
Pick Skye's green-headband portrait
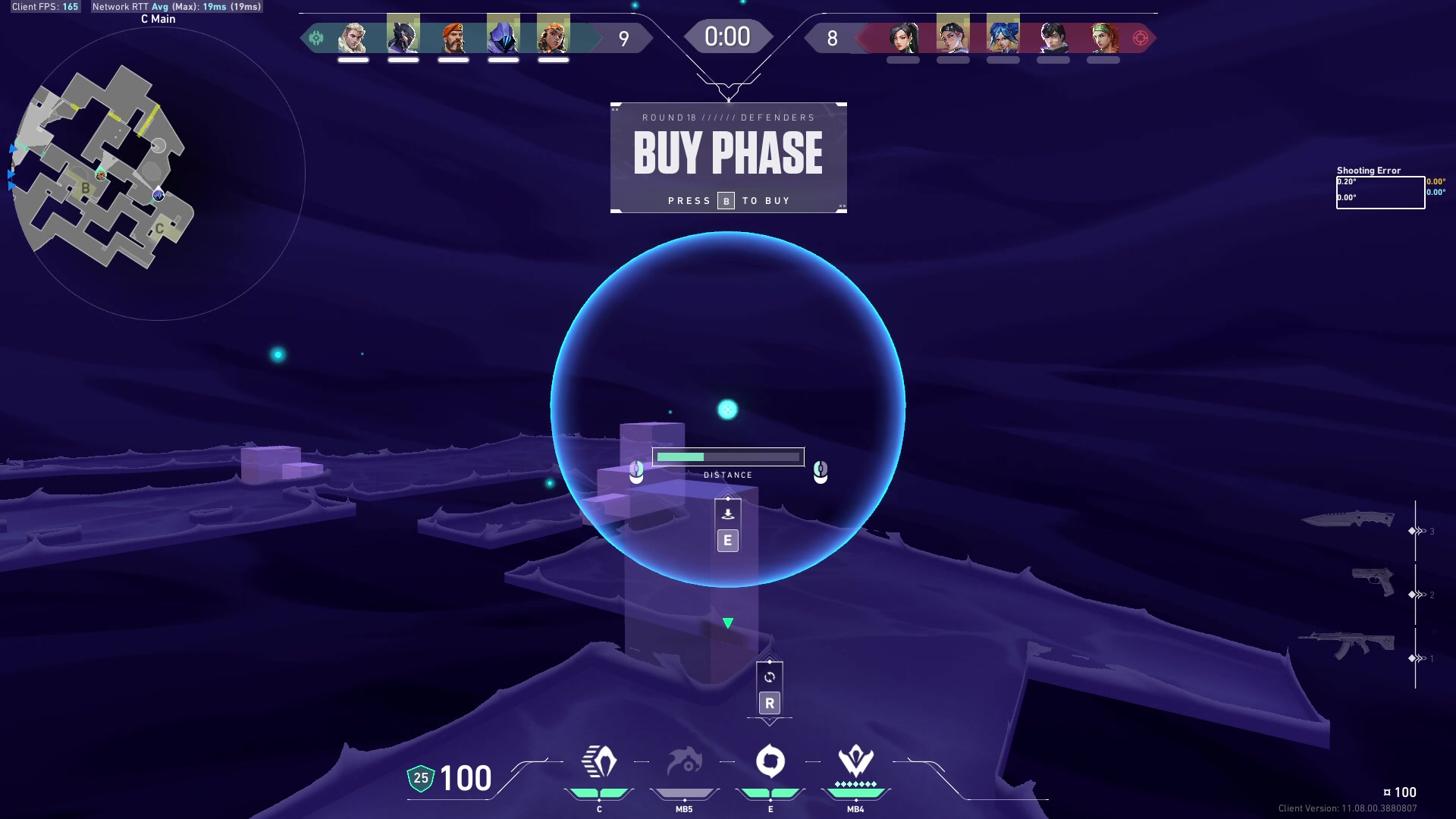[x=1103, y=37]
